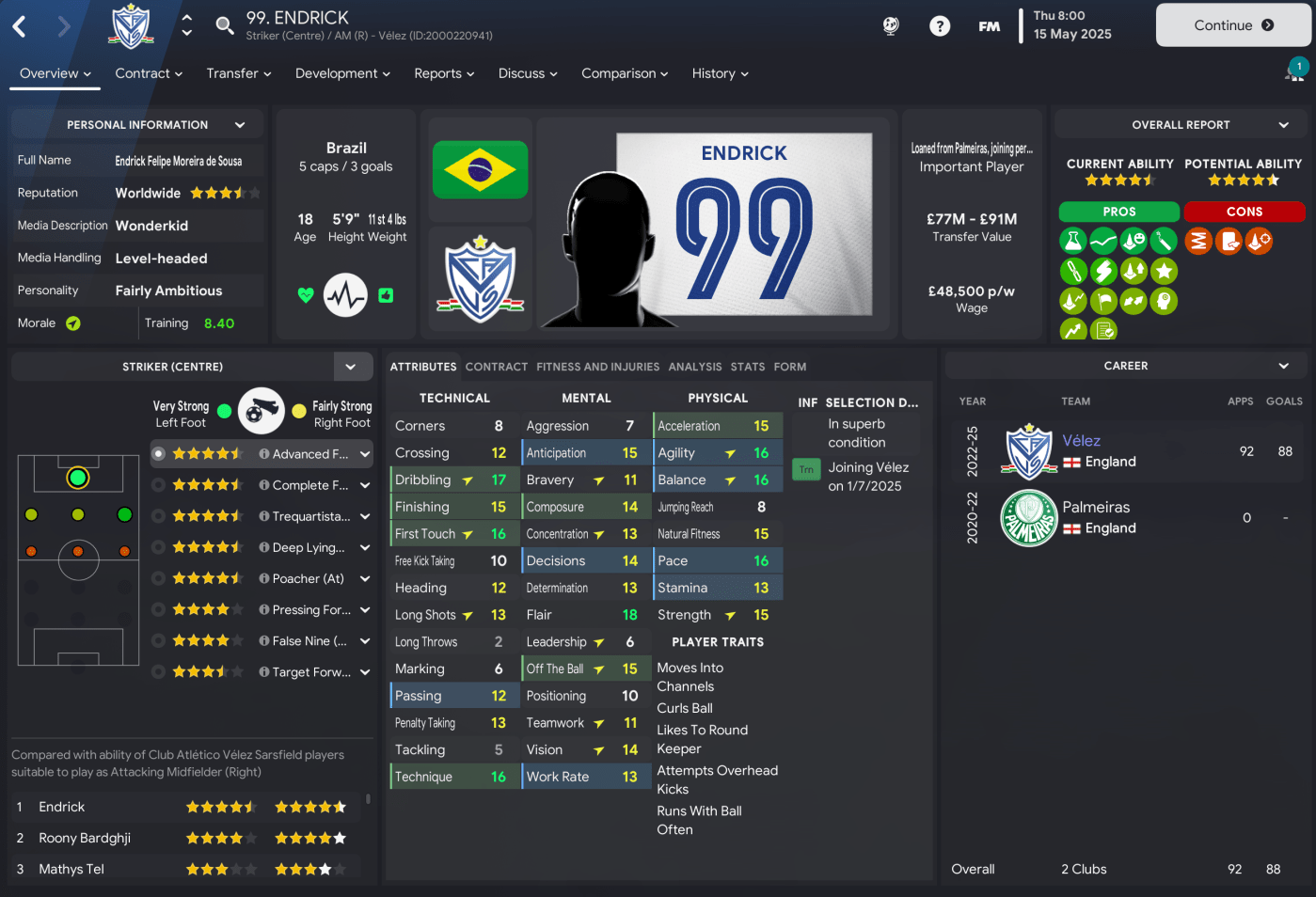
Task: Switch to Fitness and Injuries tab
Action: click(x=598, y=367)
